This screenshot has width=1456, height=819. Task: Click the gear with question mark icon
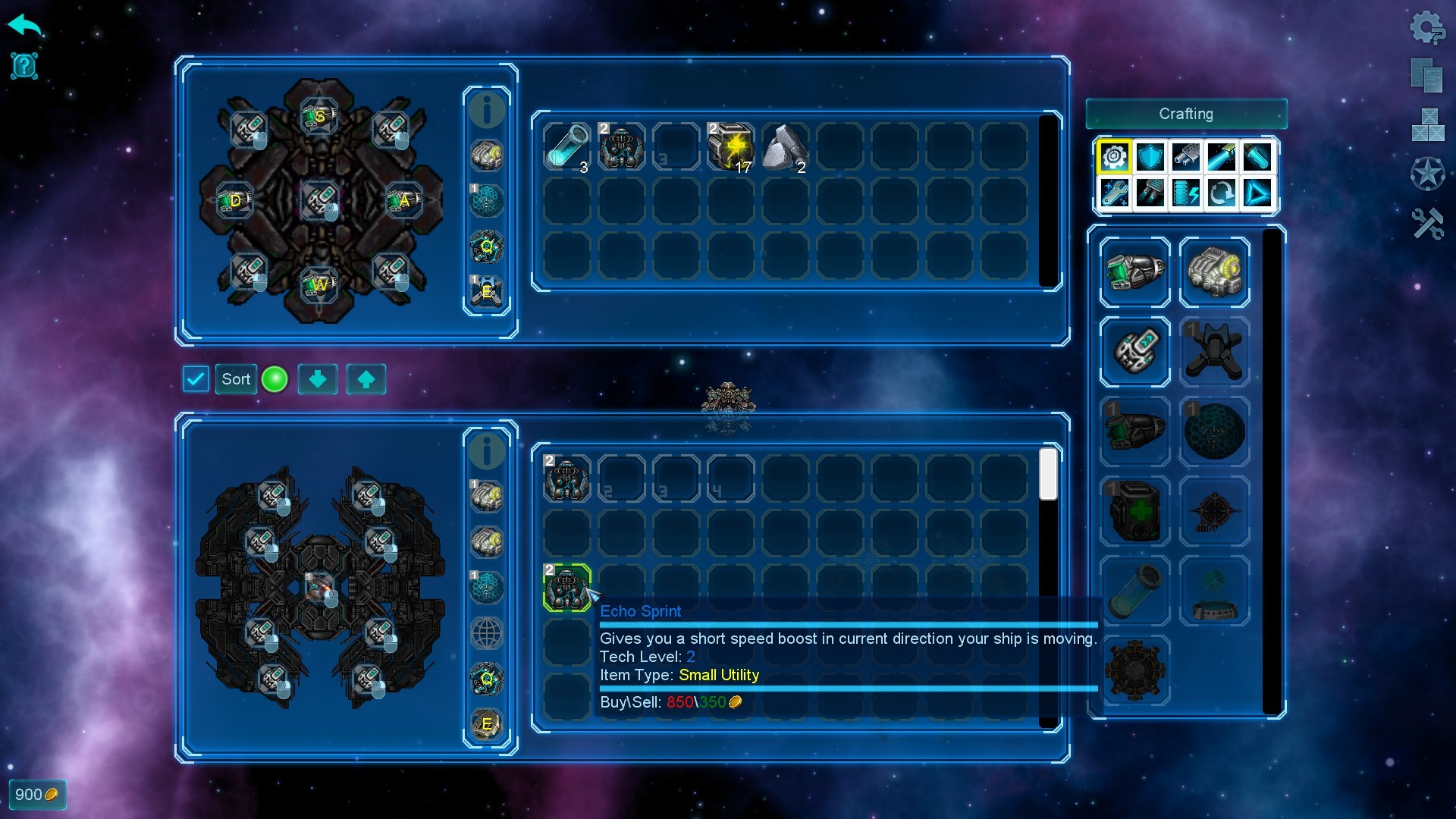(1429, 28)
